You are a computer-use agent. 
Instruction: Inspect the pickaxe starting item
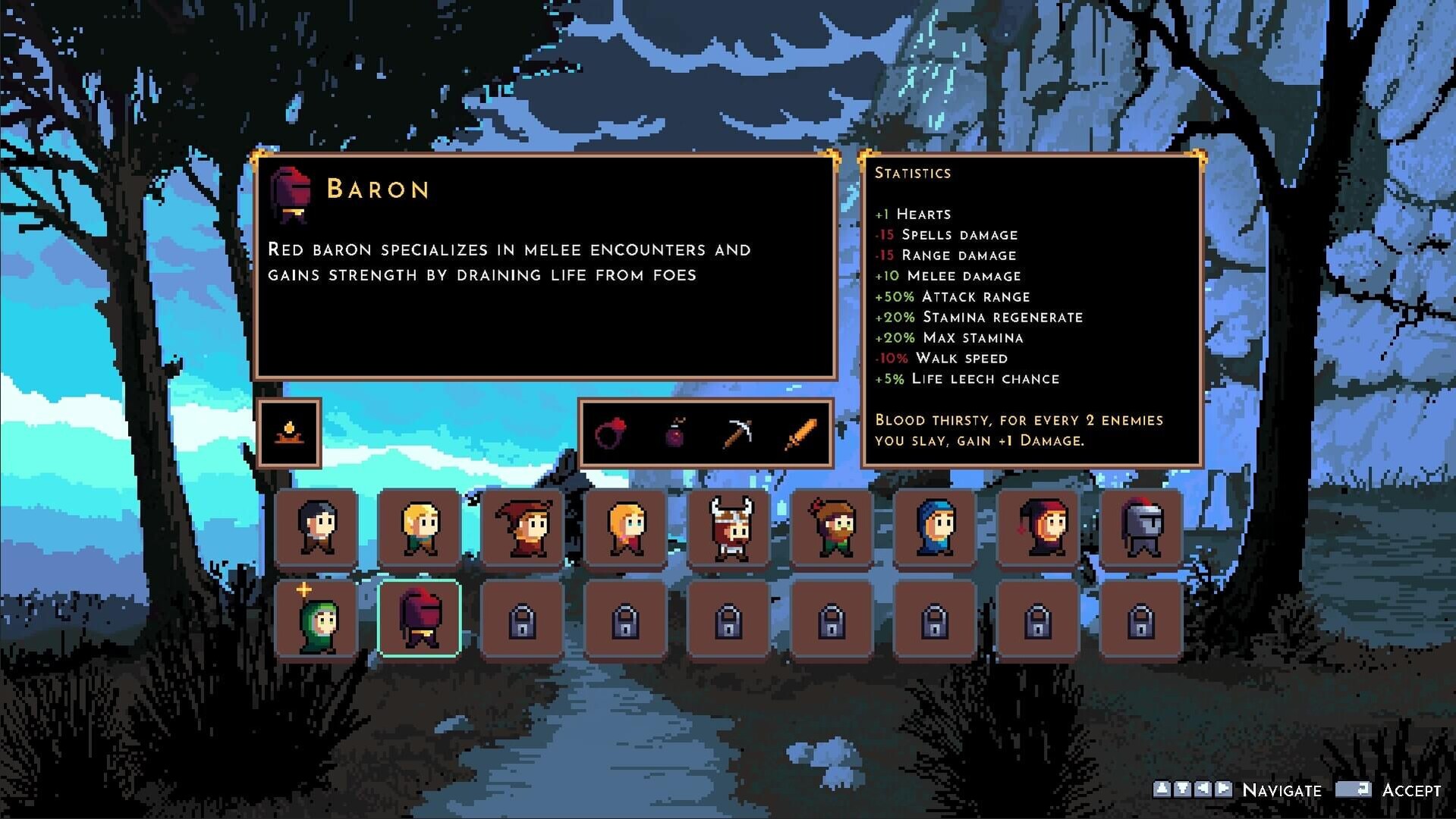[x=737, y=434]
